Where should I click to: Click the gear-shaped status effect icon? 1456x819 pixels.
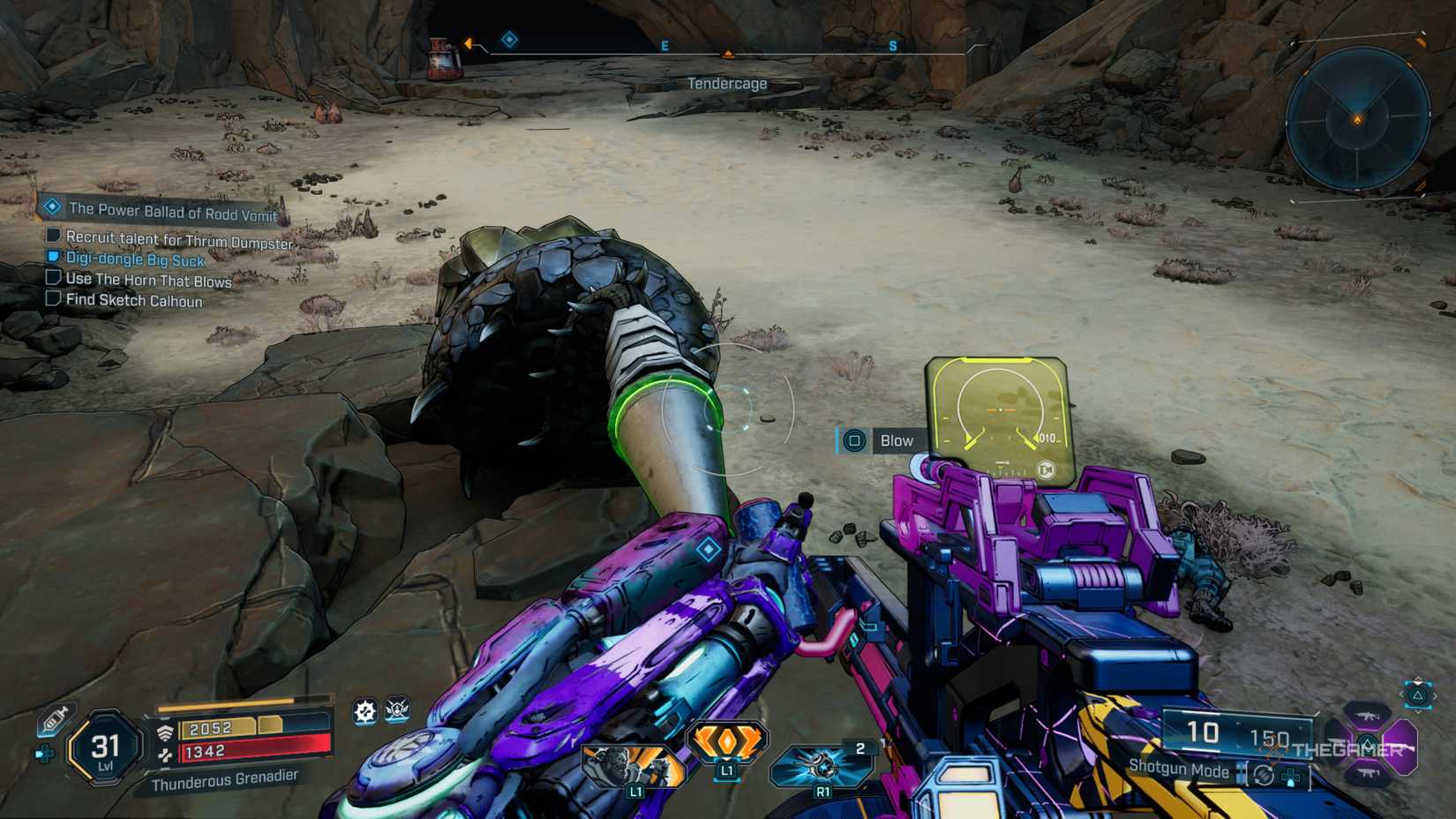(364, 711)
